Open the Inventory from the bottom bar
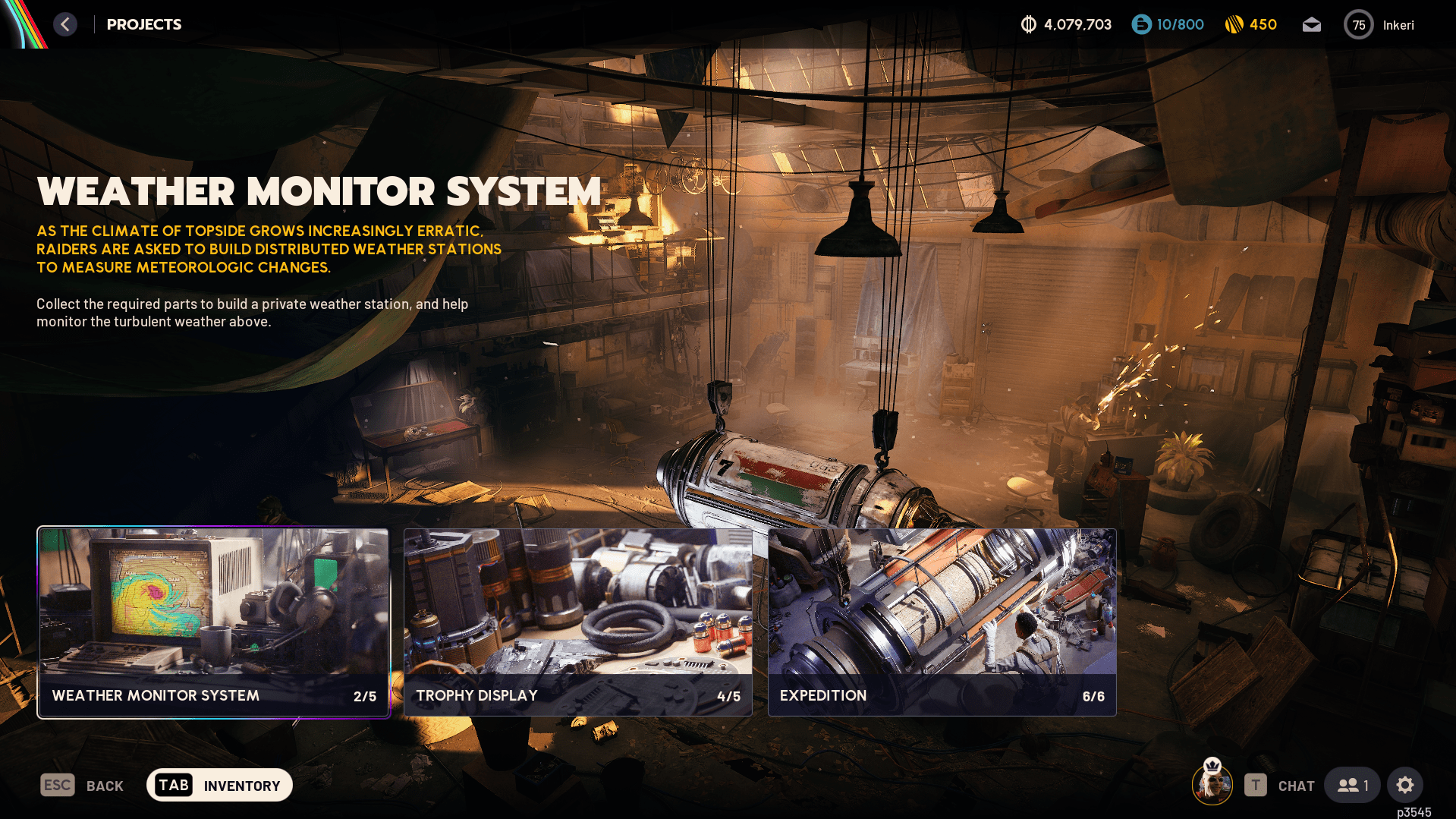This screenshot has width=1456, height=819. coord(219,786)
